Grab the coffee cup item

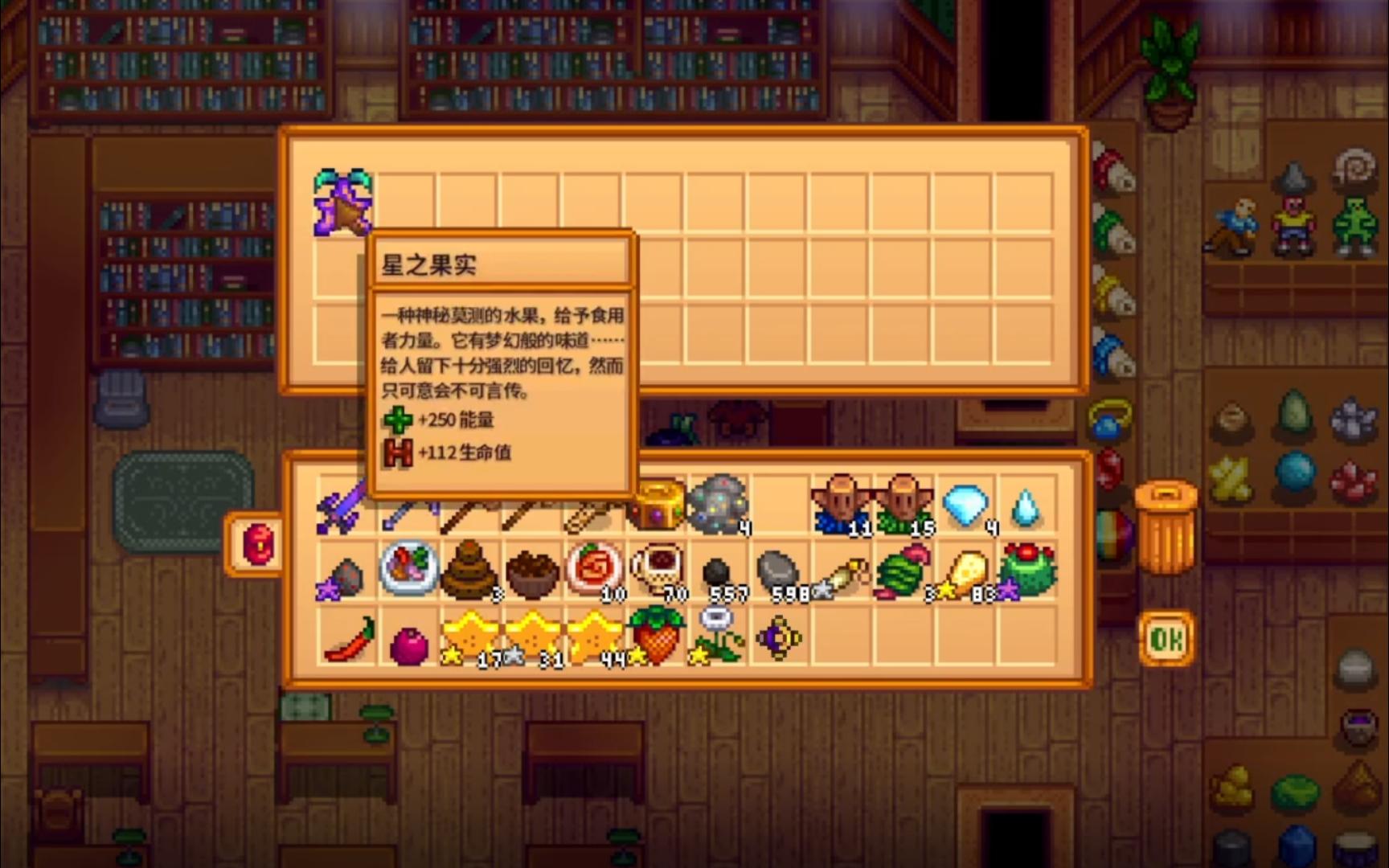(657, 571)
